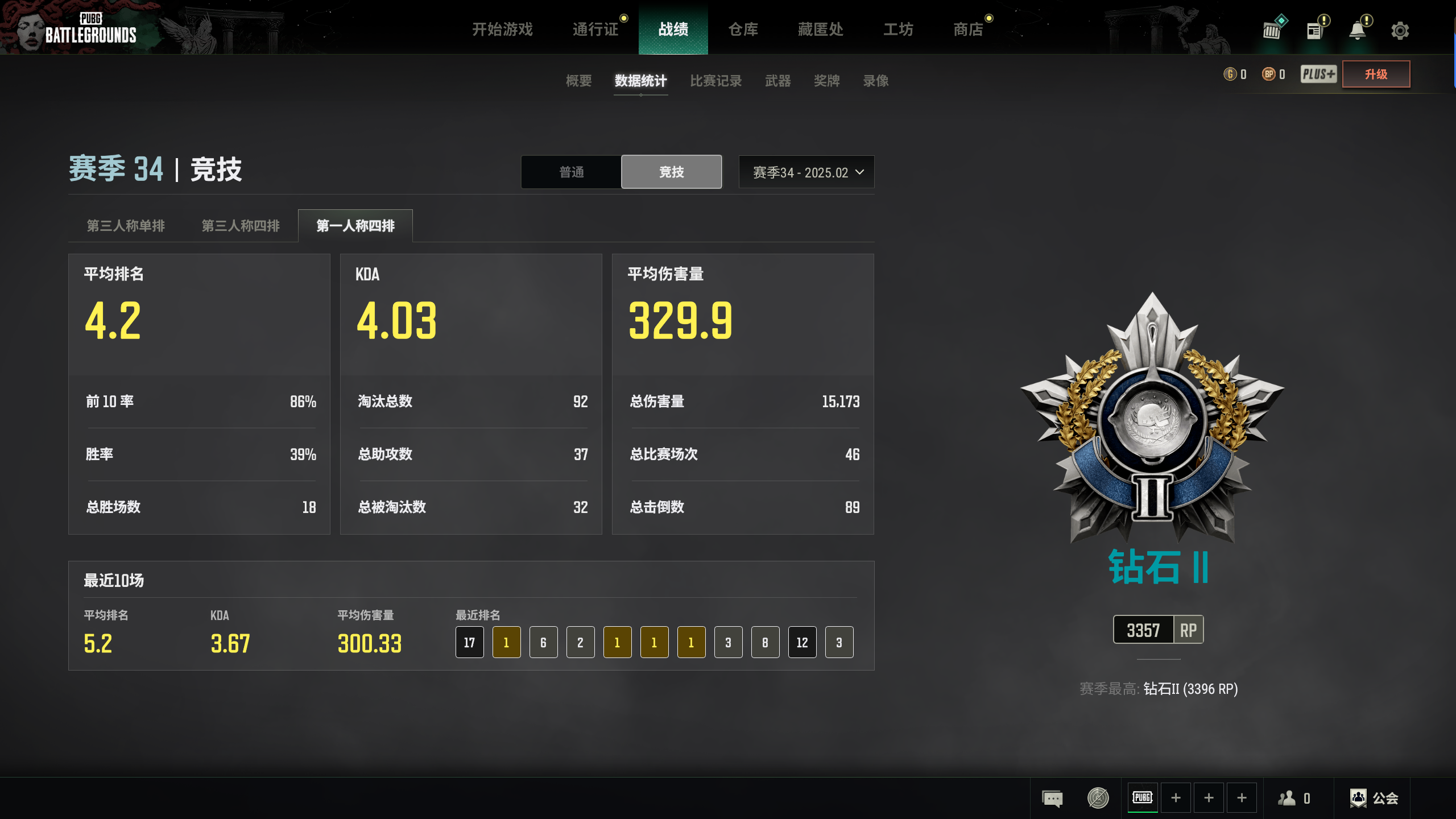Open the friends list icon
1456x819 pixels.
tap(1286, 797)
